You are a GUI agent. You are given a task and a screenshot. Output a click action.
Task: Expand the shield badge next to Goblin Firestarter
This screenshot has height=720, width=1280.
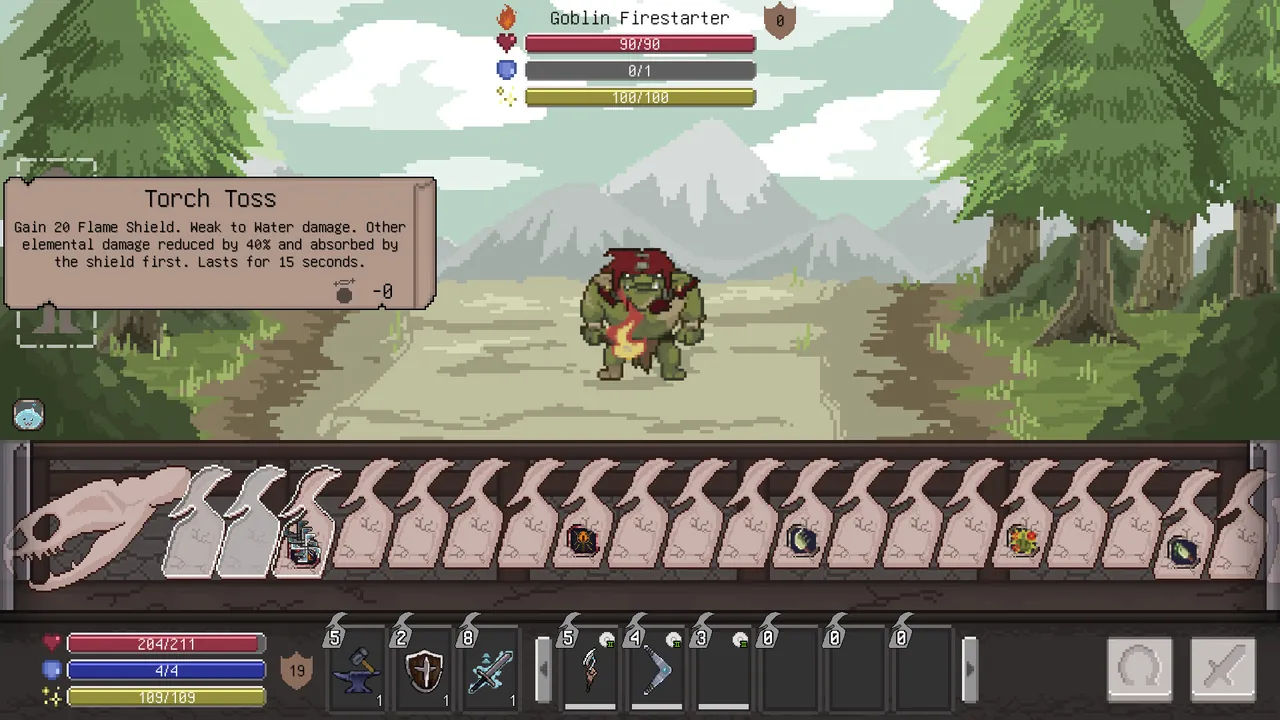pyautogui.click(x=779, y=20)
